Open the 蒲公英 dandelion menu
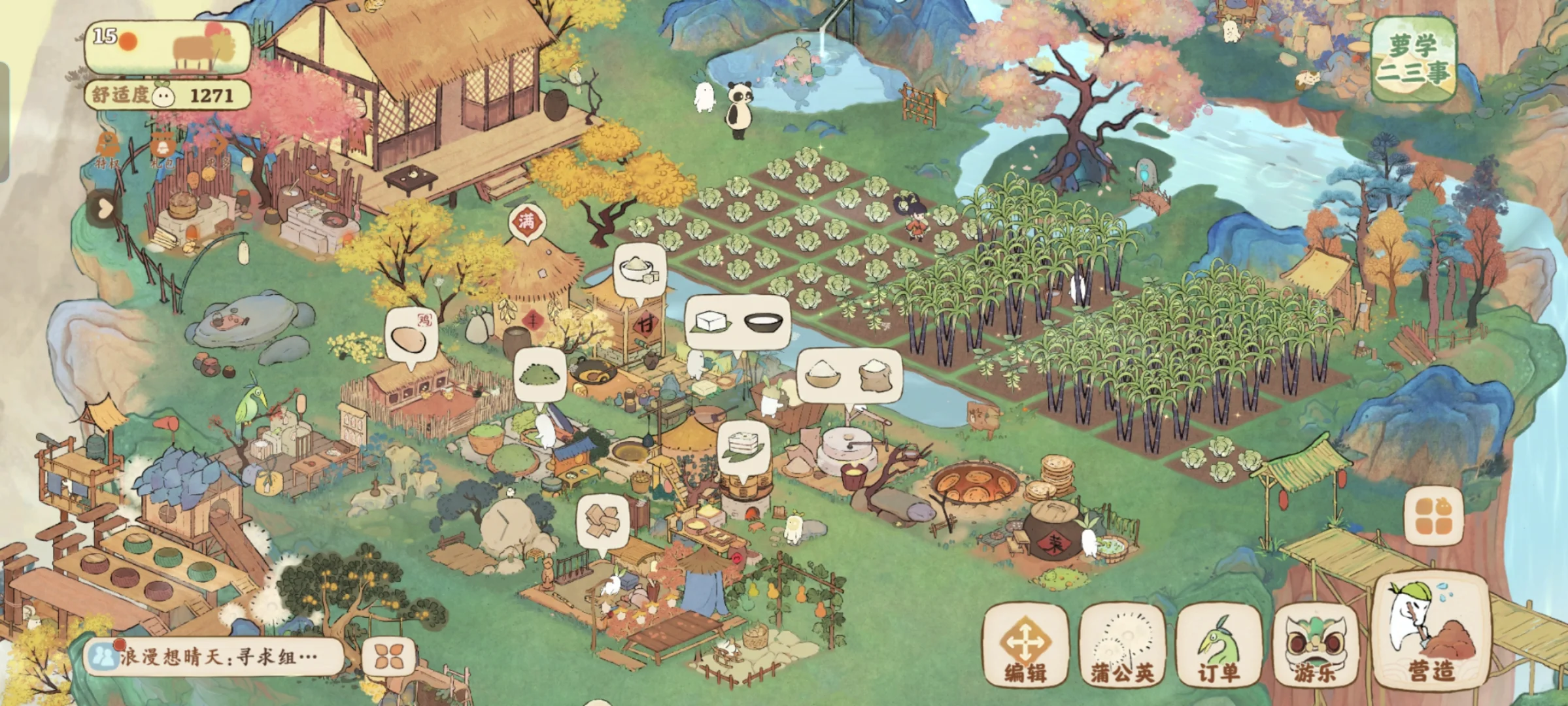 click(1122, 646)
